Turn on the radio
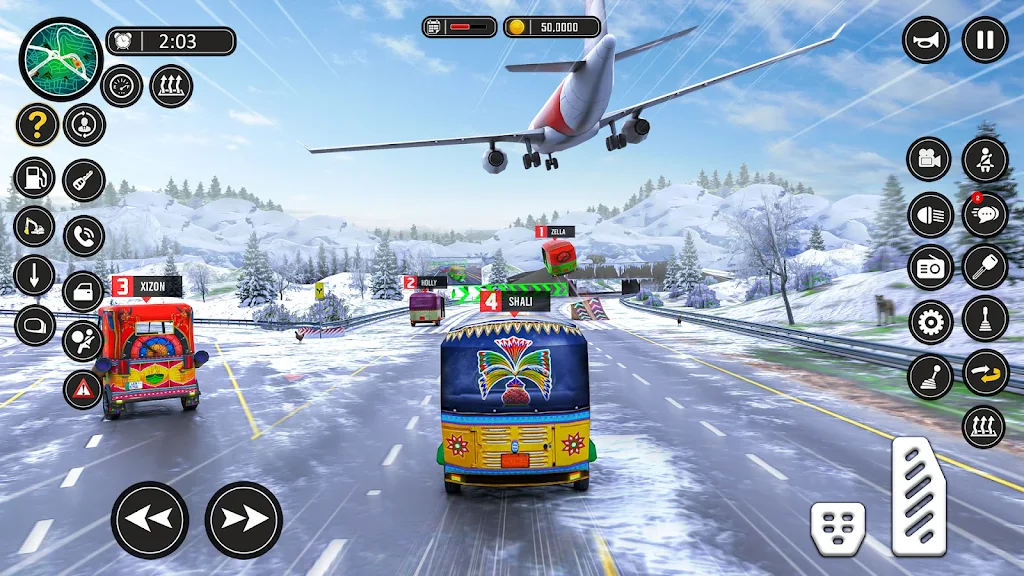The image size is (1024, 576). tap(930, 268)
